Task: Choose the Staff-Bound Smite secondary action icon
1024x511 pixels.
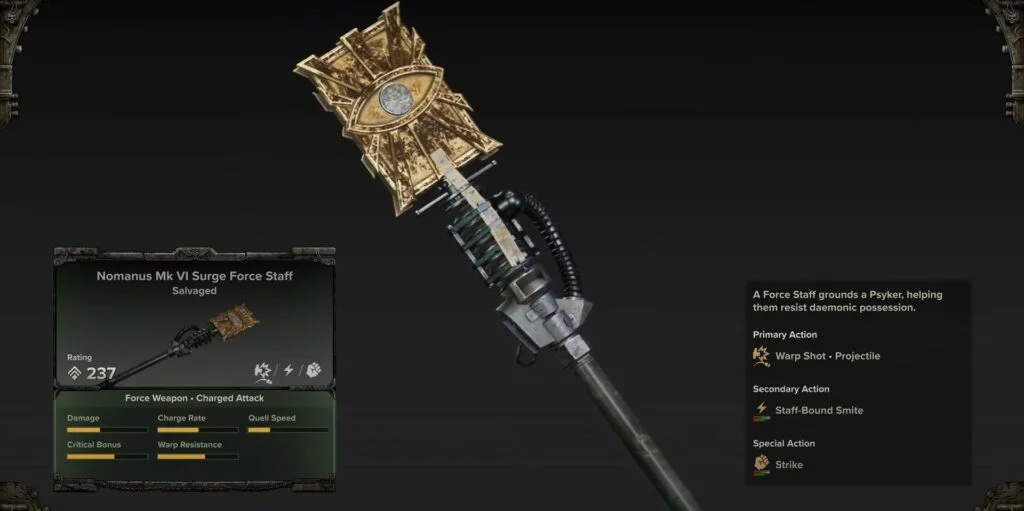Action: pyautogui.click(x=762, y=410)
